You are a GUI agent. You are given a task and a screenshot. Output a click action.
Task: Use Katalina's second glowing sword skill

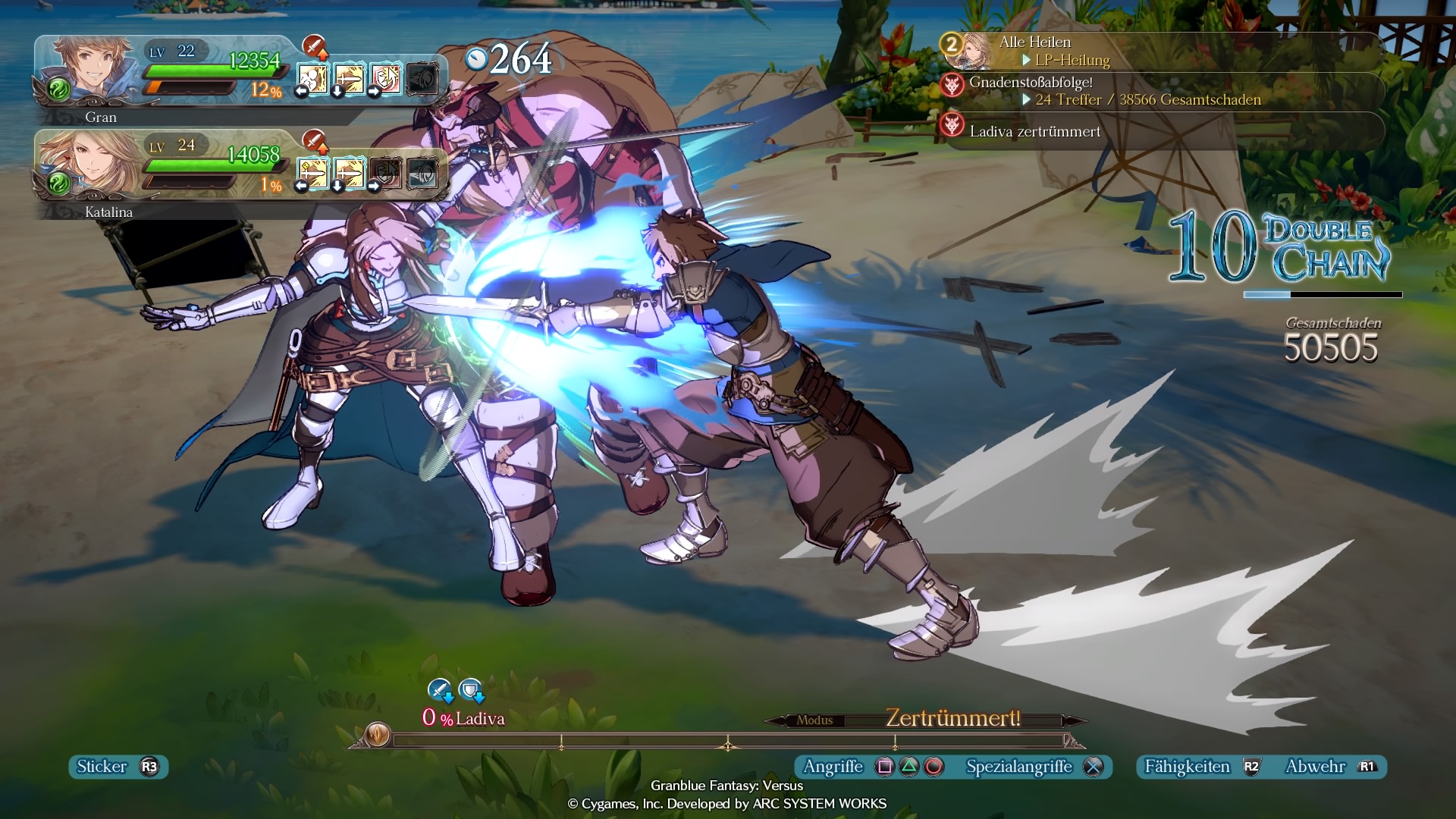click(x=349, y=174)
